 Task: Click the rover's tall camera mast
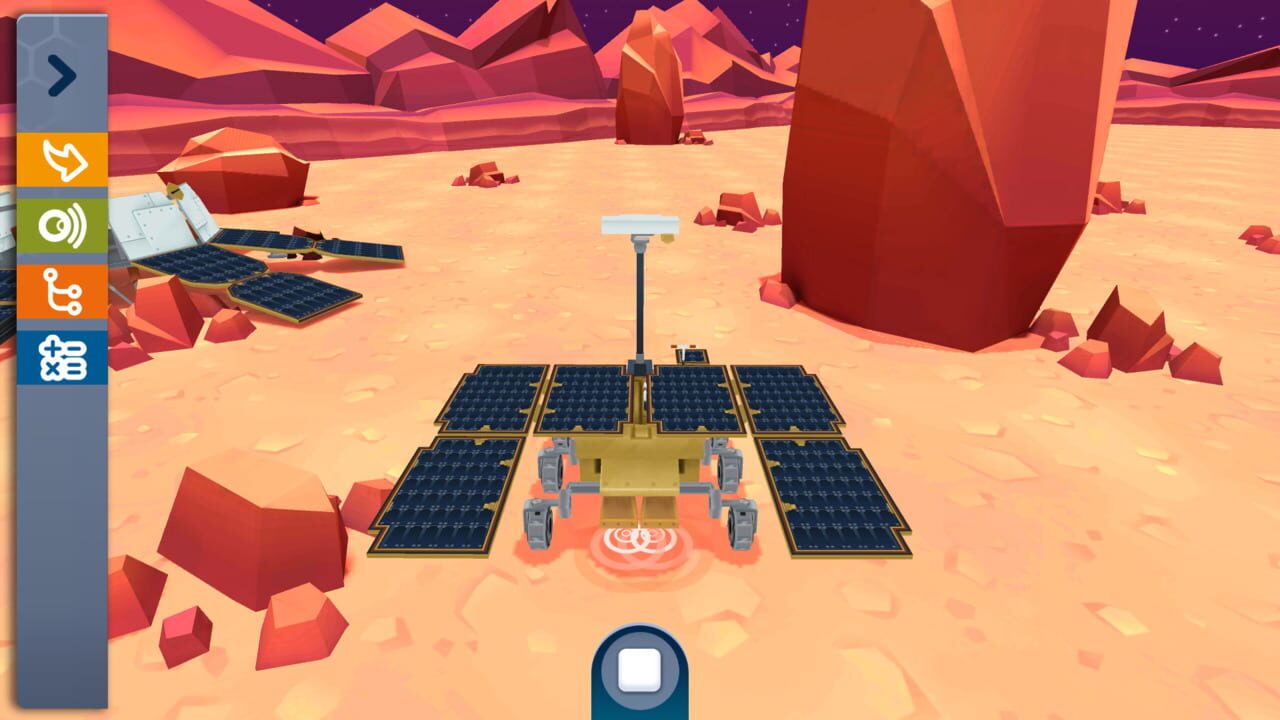(x=638, y=300)
